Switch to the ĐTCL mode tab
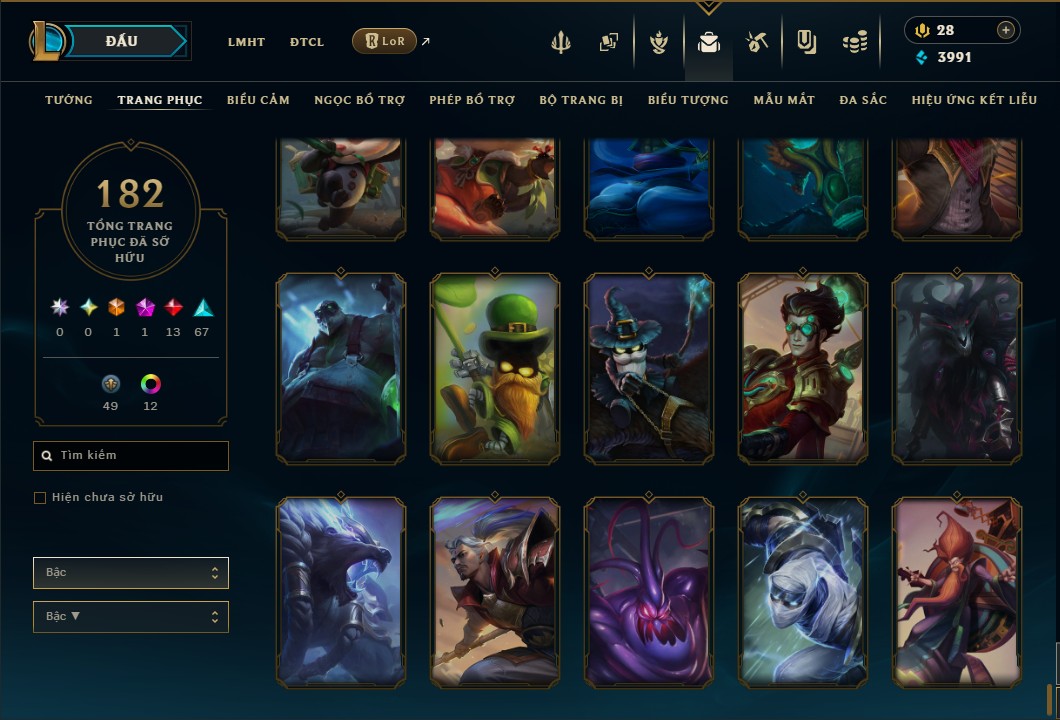The image size is (1060, 720). tap(307, 42)
